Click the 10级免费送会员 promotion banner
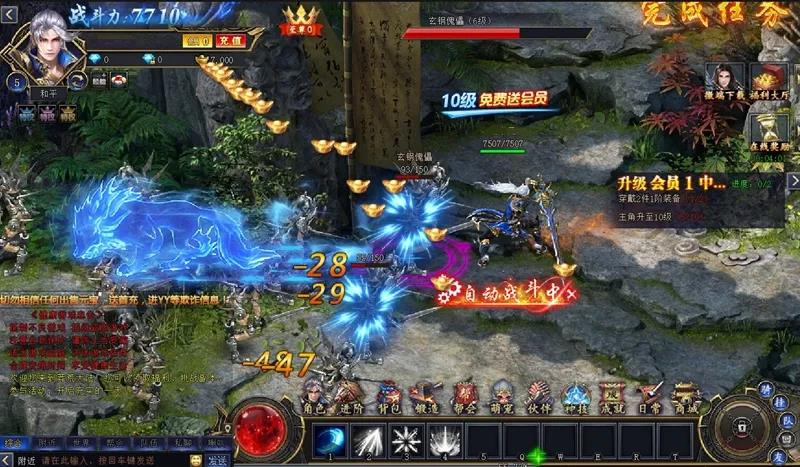 click(x=497, y=101)
